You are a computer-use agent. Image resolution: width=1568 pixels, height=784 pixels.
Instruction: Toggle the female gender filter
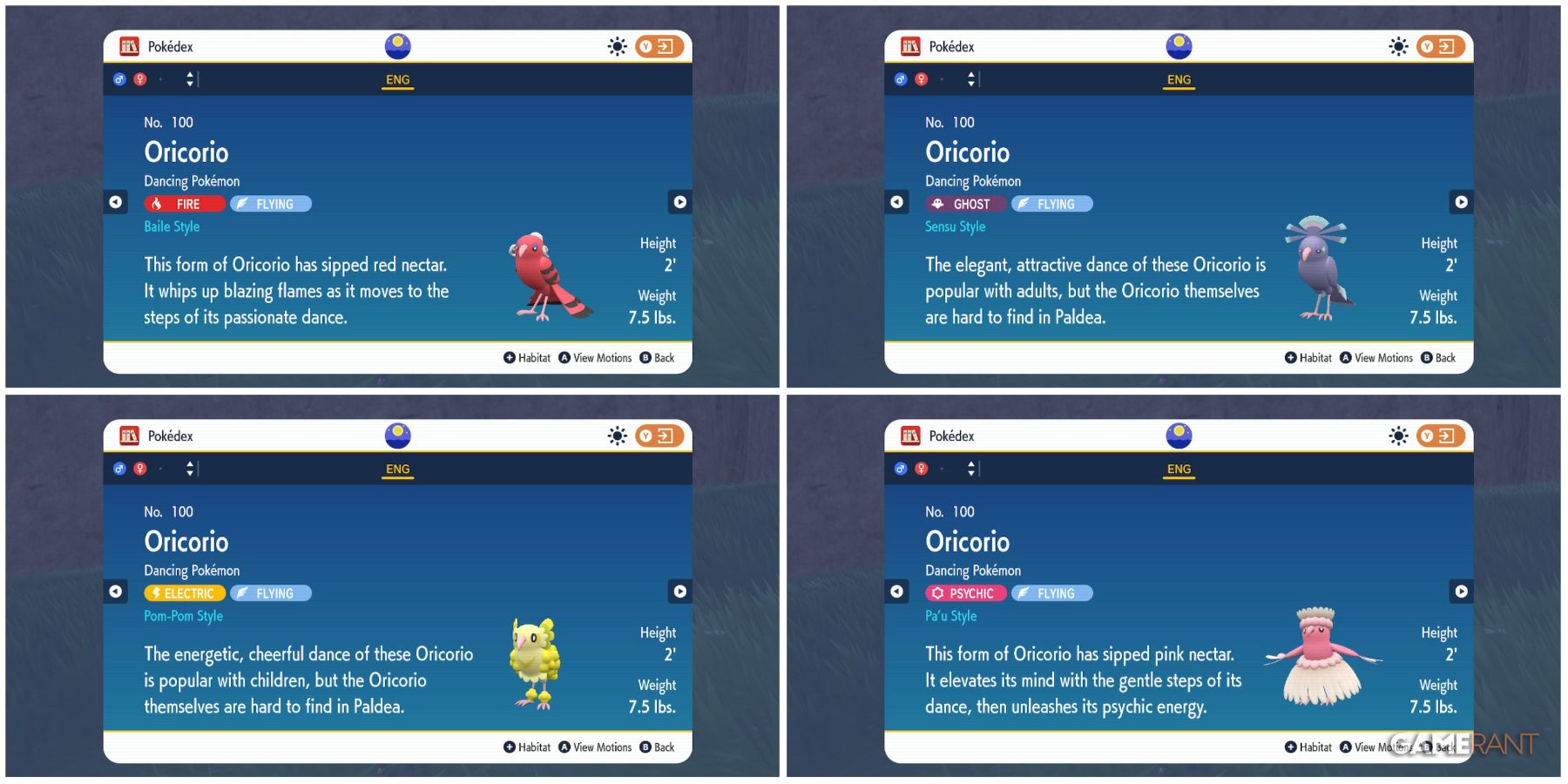point(141,78)
